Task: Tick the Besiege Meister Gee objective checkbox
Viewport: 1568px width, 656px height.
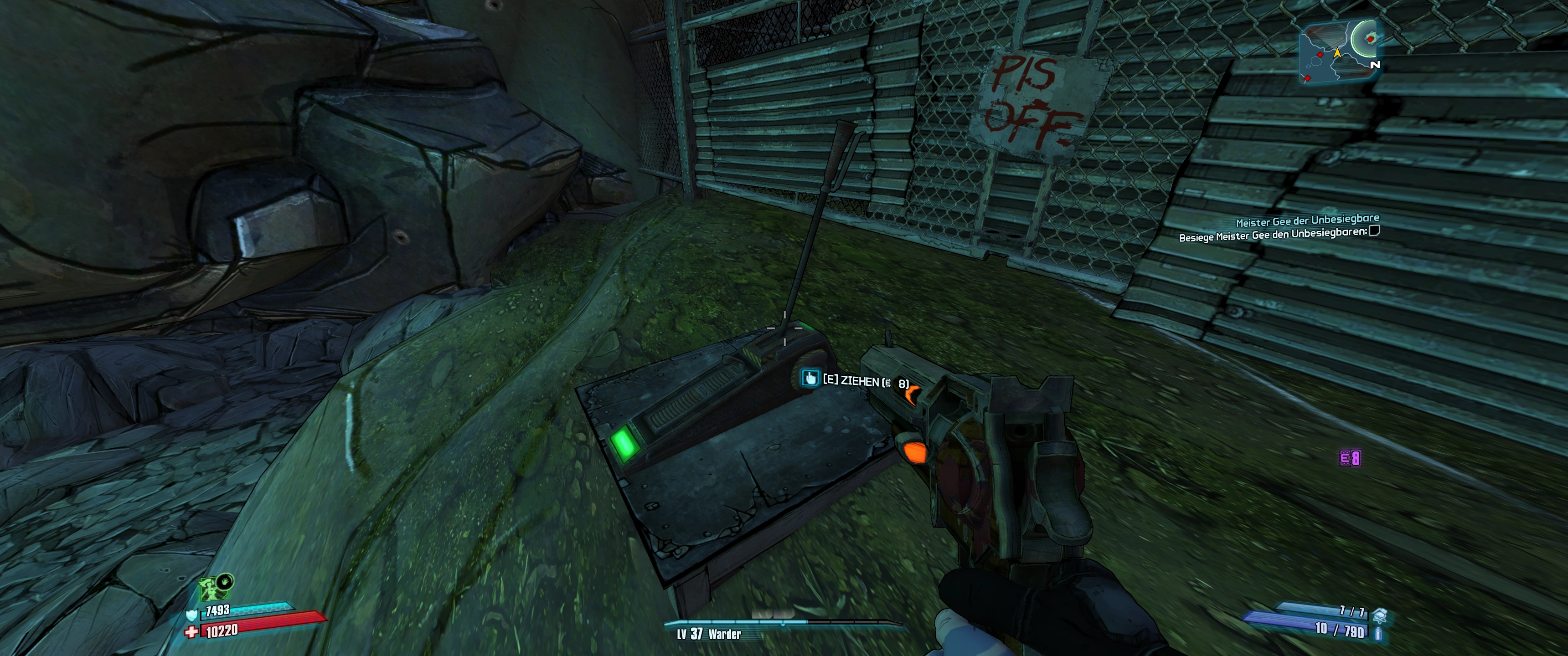Action: pyautogui.click(x=1374, y=231)
